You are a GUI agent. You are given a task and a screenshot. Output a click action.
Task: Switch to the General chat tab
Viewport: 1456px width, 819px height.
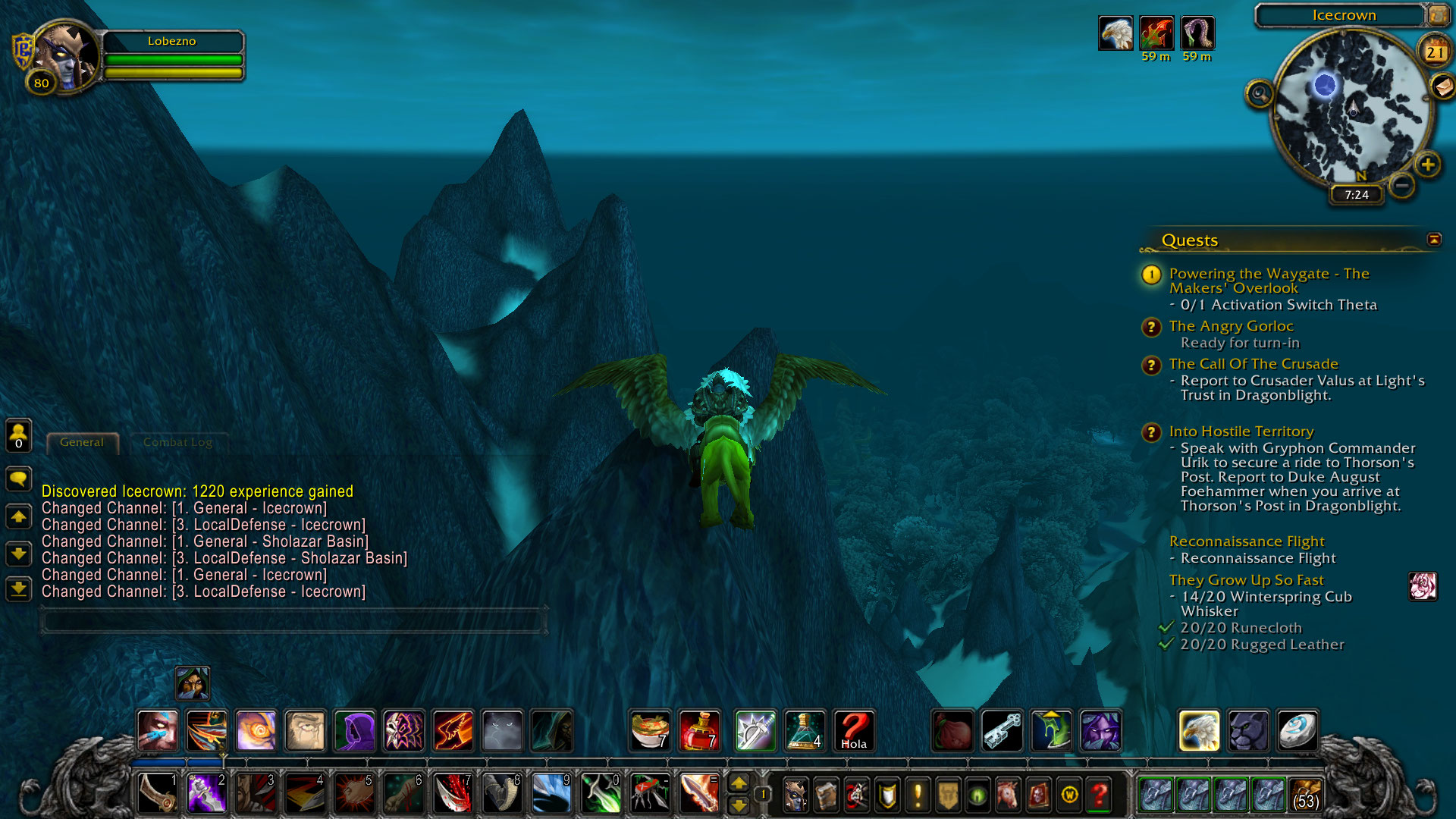82,442
